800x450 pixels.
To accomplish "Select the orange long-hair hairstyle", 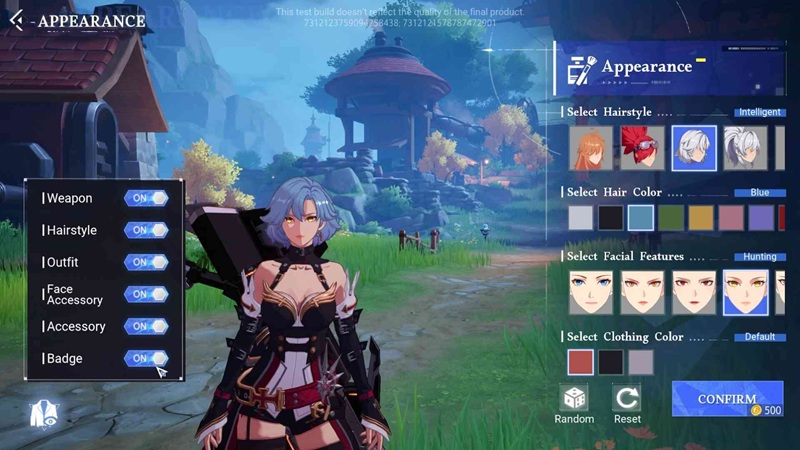I will (x=591, y=148).
